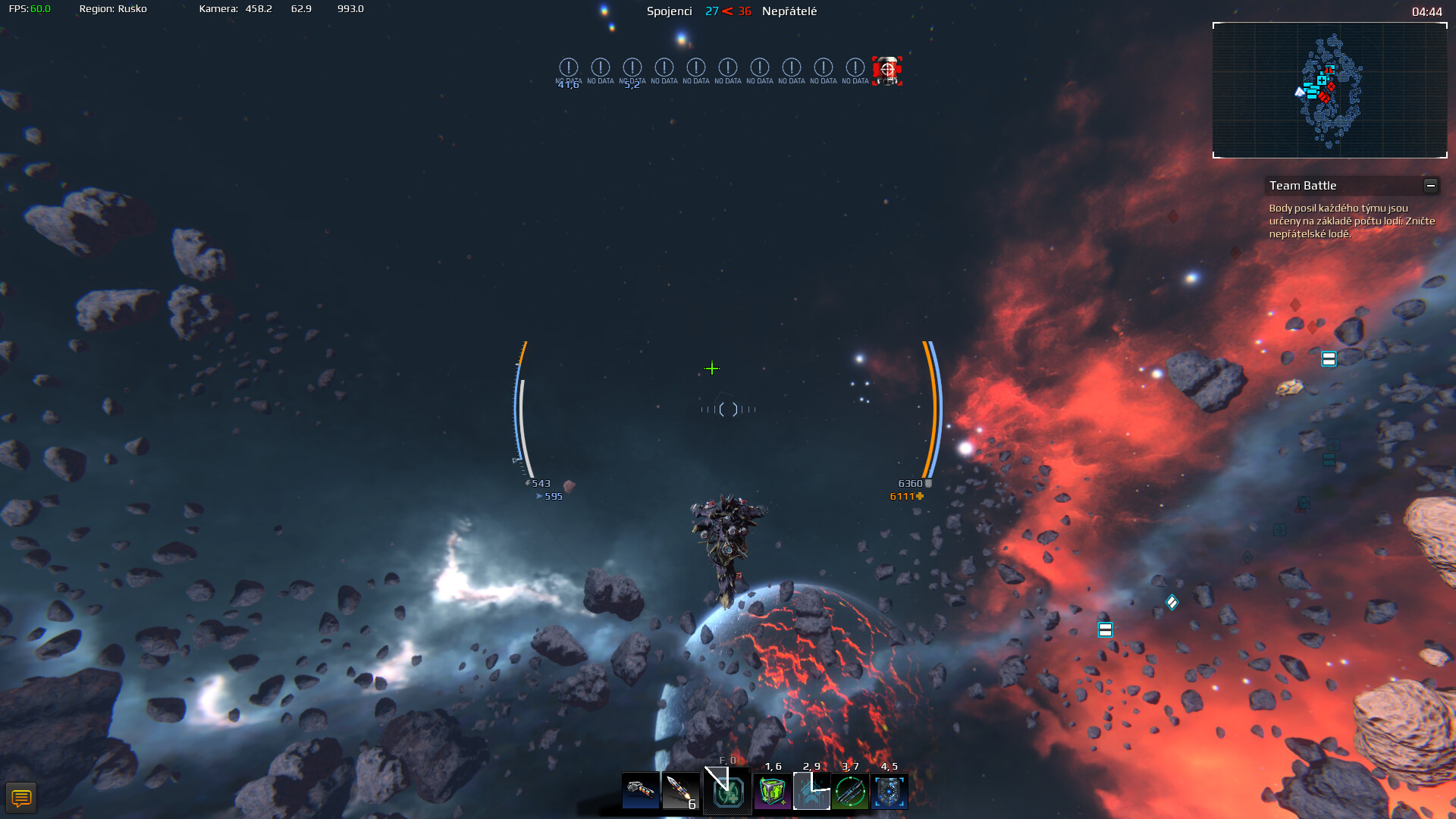Toggle targeting on the diamond marker right side

[x=1172, y=601]
